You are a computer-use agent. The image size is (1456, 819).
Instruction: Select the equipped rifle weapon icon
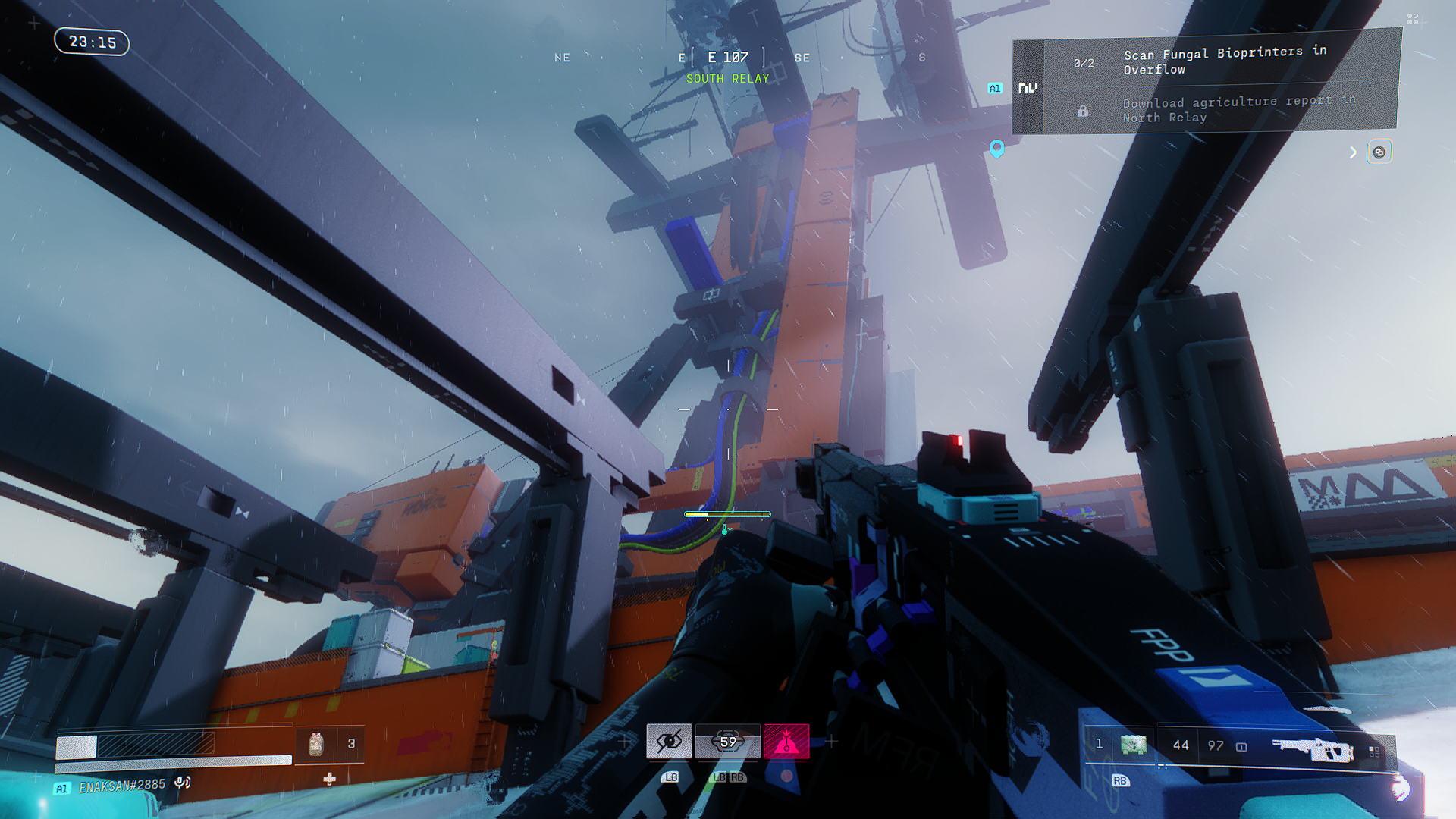1312,749
